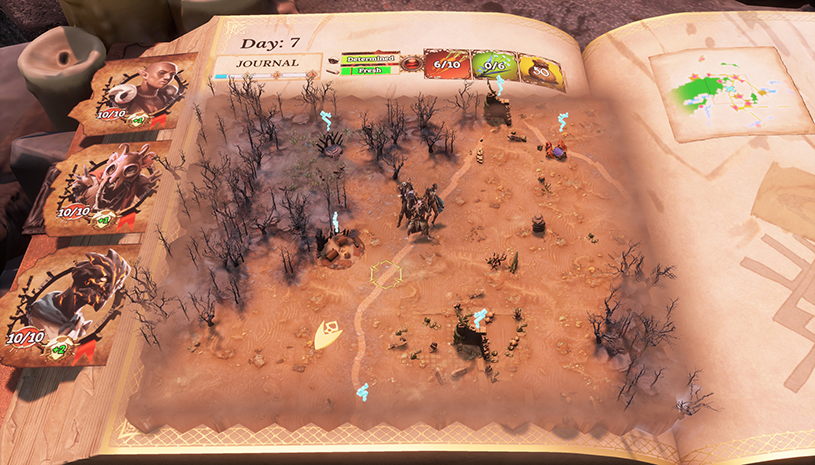The width and height of the screenshot is (815, 465).
Task: Click the red food supply card
Action: (444, 67)
